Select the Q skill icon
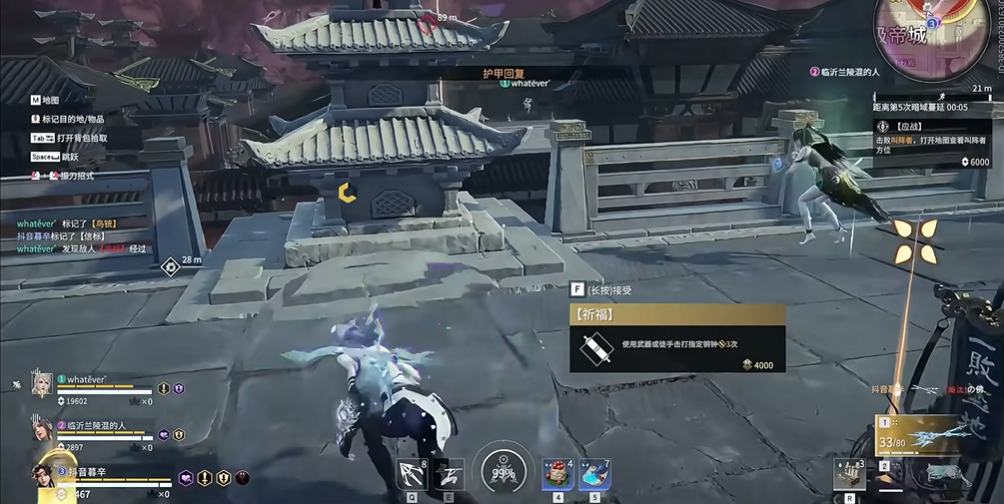The width and height of the screenshot is (1004, 504). 411,472
